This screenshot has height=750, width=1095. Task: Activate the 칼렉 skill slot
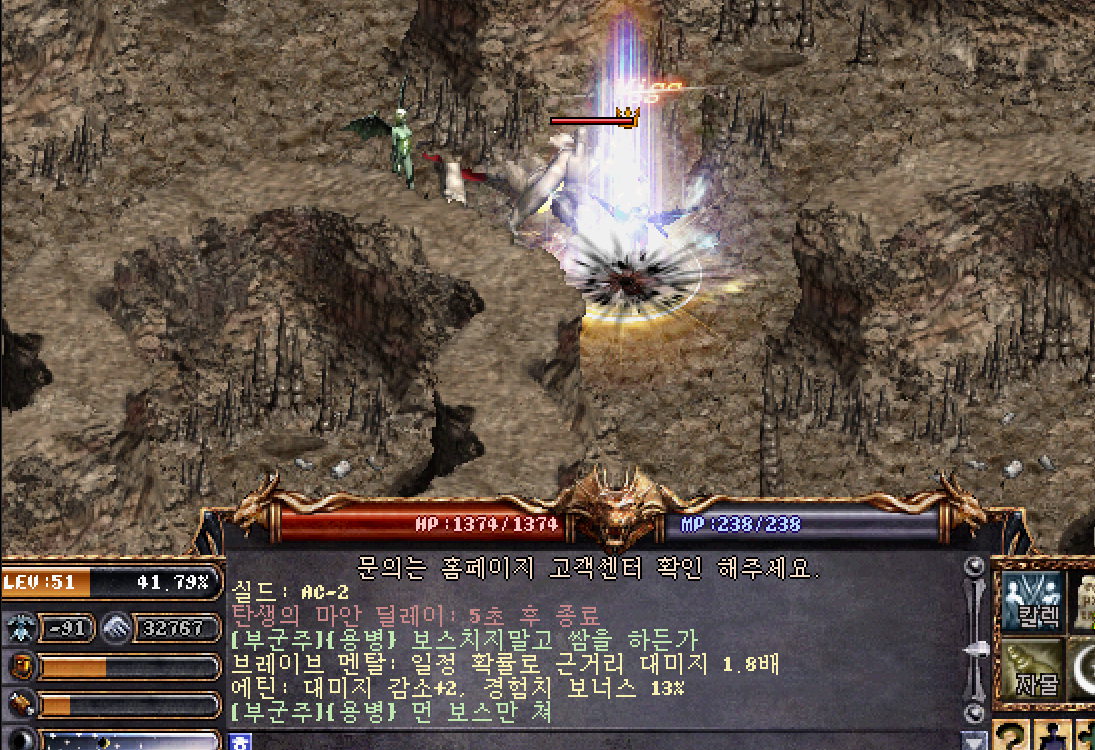tap(1031, 602)
